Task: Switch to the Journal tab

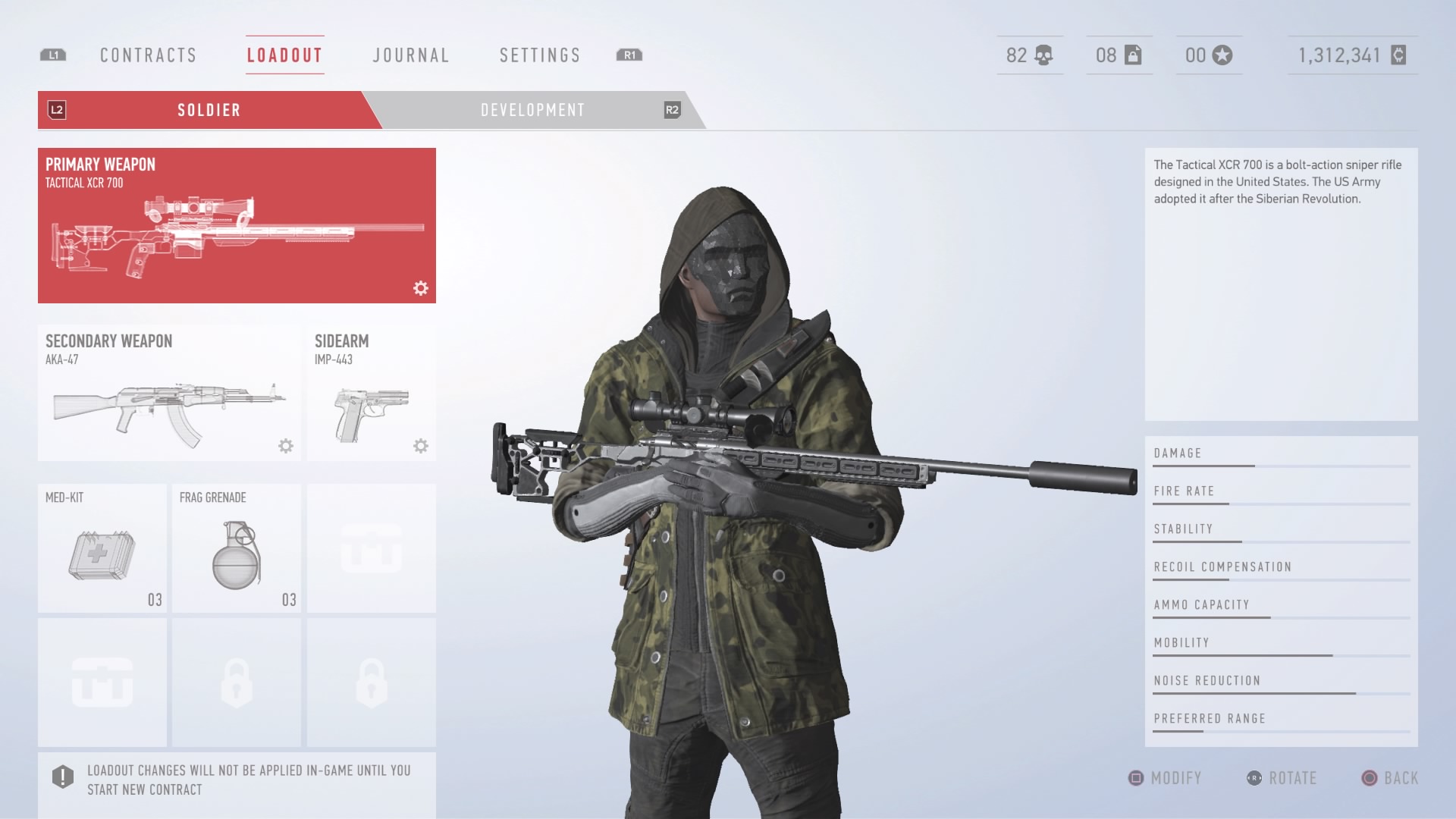Action: point(411,55)
